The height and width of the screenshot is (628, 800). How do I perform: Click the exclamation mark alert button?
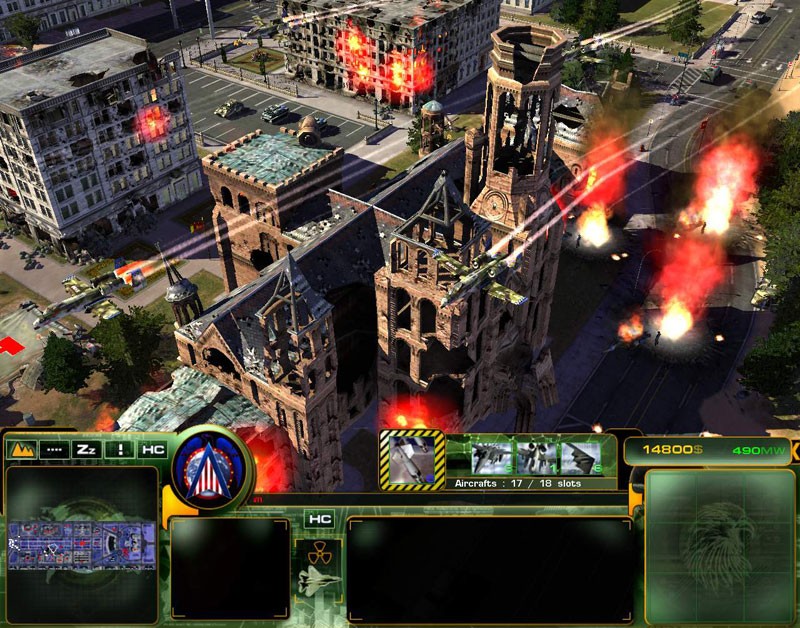pos(121,450)
